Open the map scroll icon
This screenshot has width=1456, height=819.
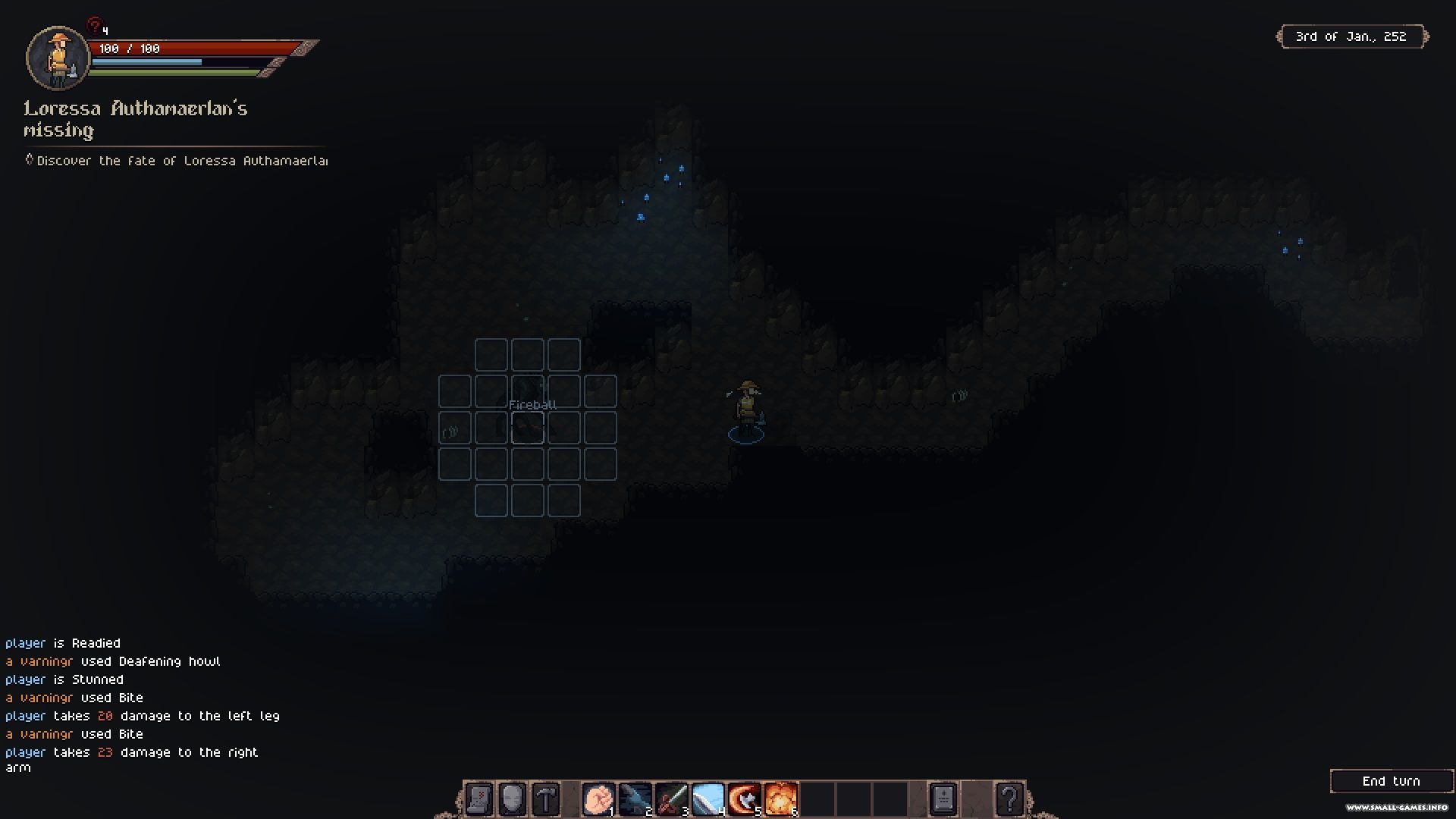point(479,799)
